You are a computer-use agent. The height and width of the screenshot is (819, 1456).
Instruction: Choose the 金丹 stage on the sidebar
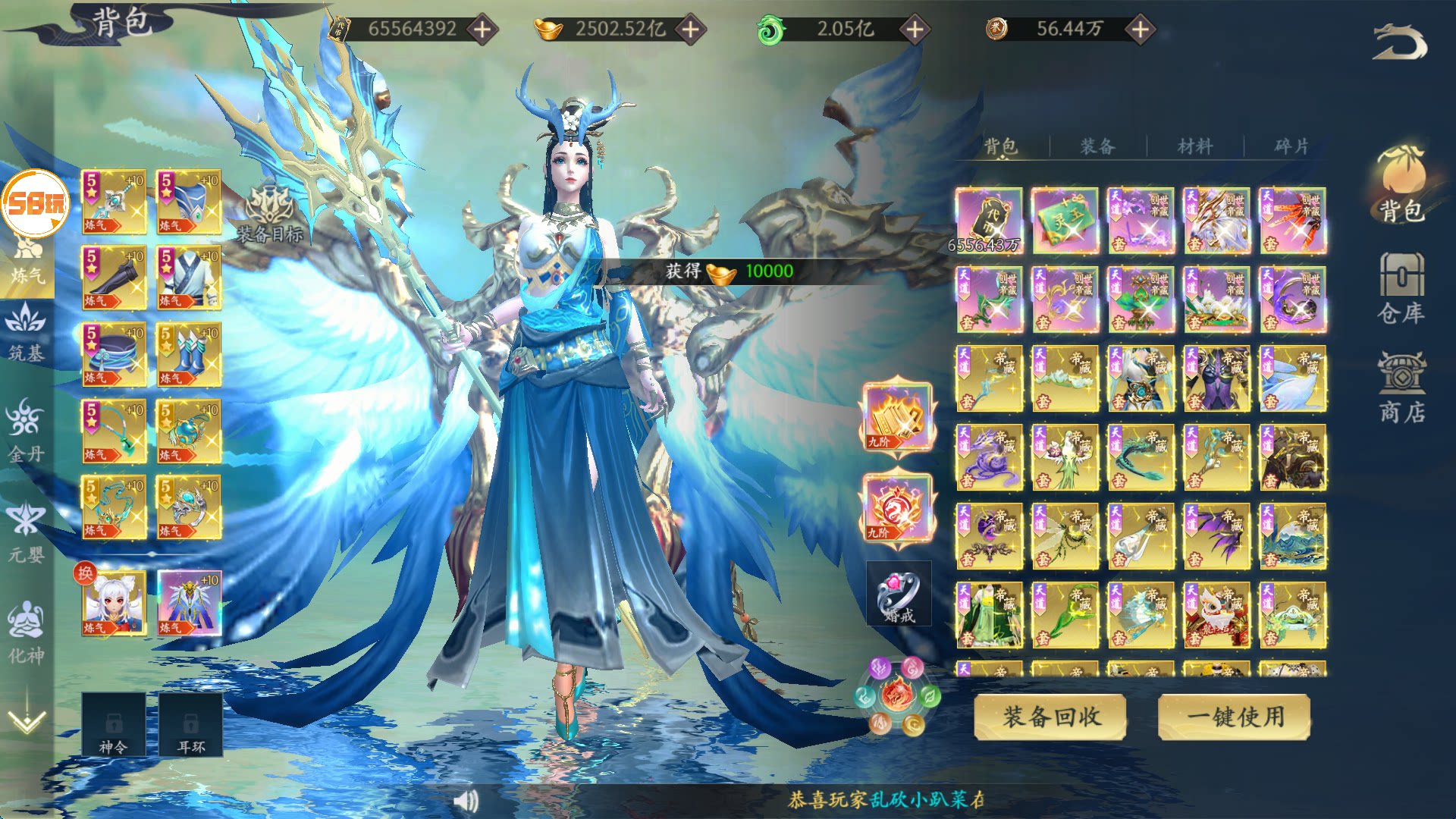click(x=27, y=432)
